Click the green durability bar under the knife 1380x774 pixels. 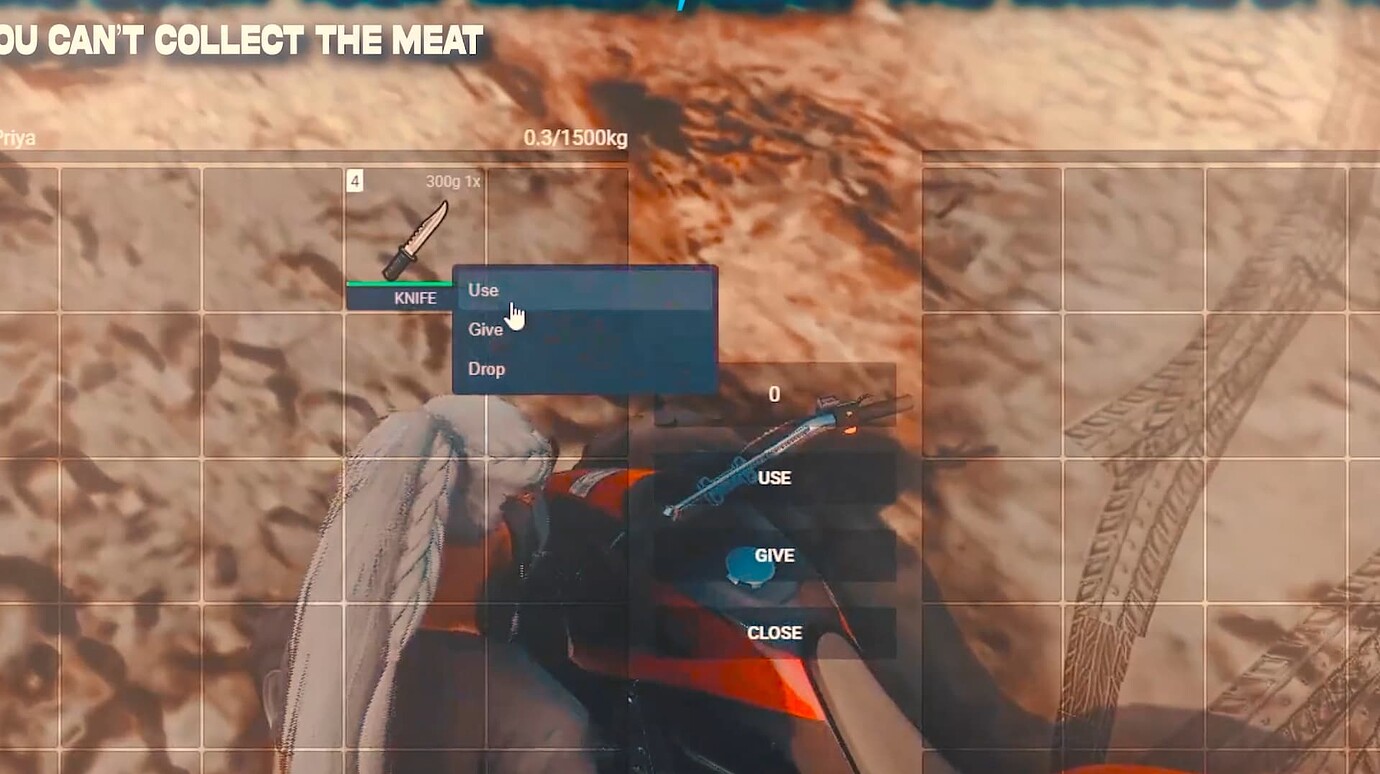point(400,284)
